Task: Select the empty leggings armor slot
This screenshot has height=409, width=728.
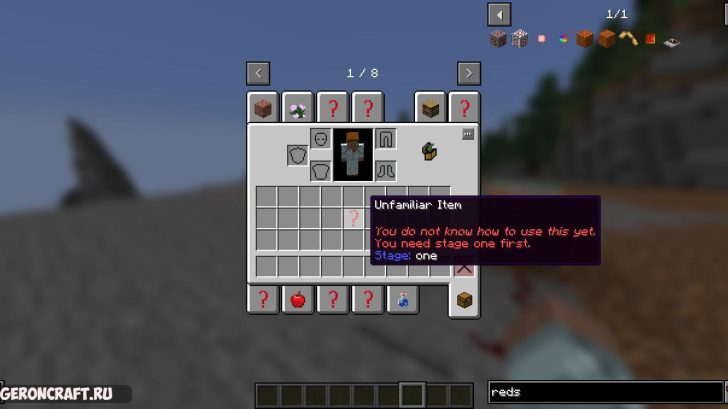Action: tap(386, 139)
